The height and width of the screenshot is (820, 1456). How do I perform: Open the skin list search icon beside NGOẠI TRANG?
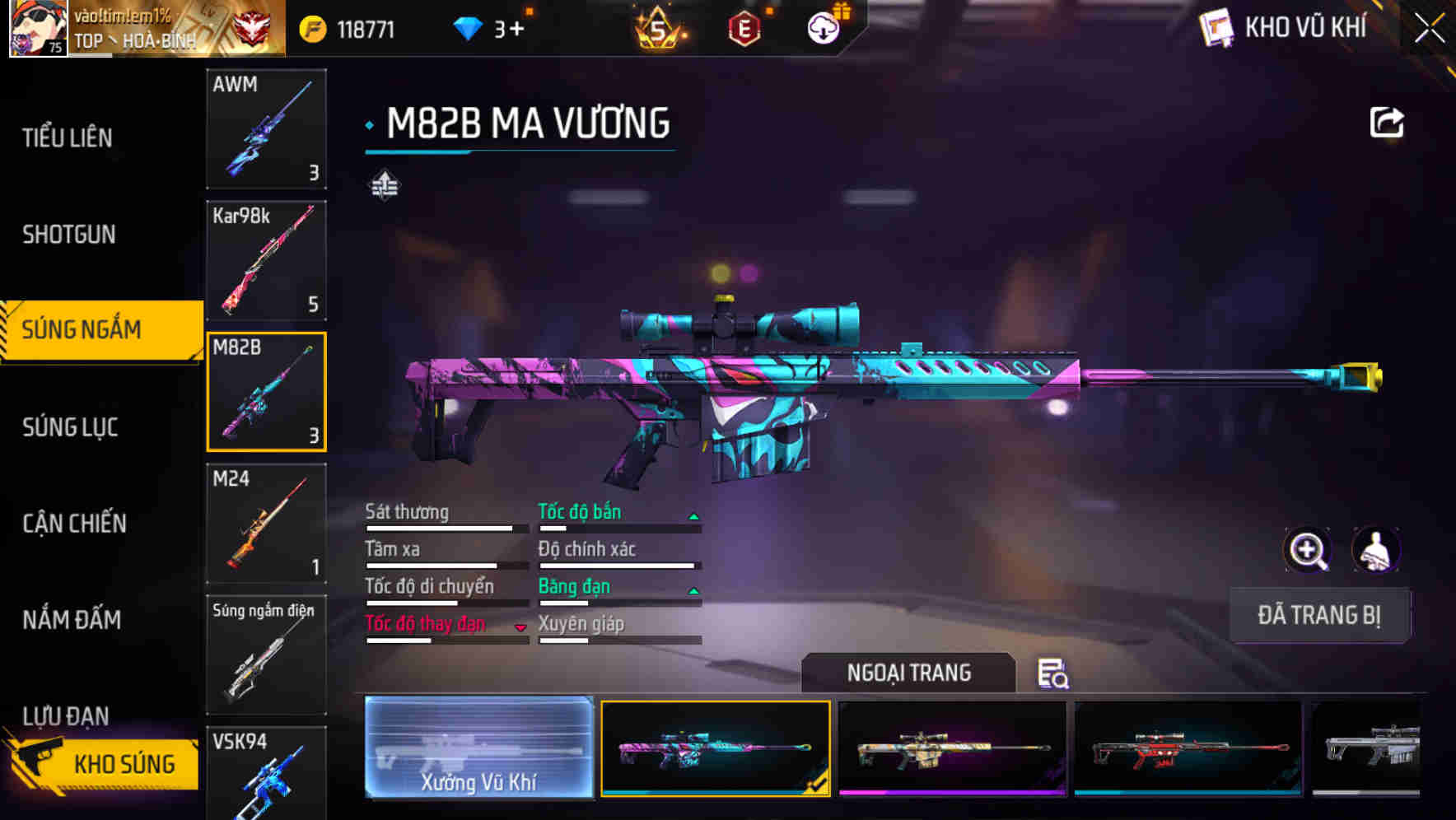coord(1052,675)
